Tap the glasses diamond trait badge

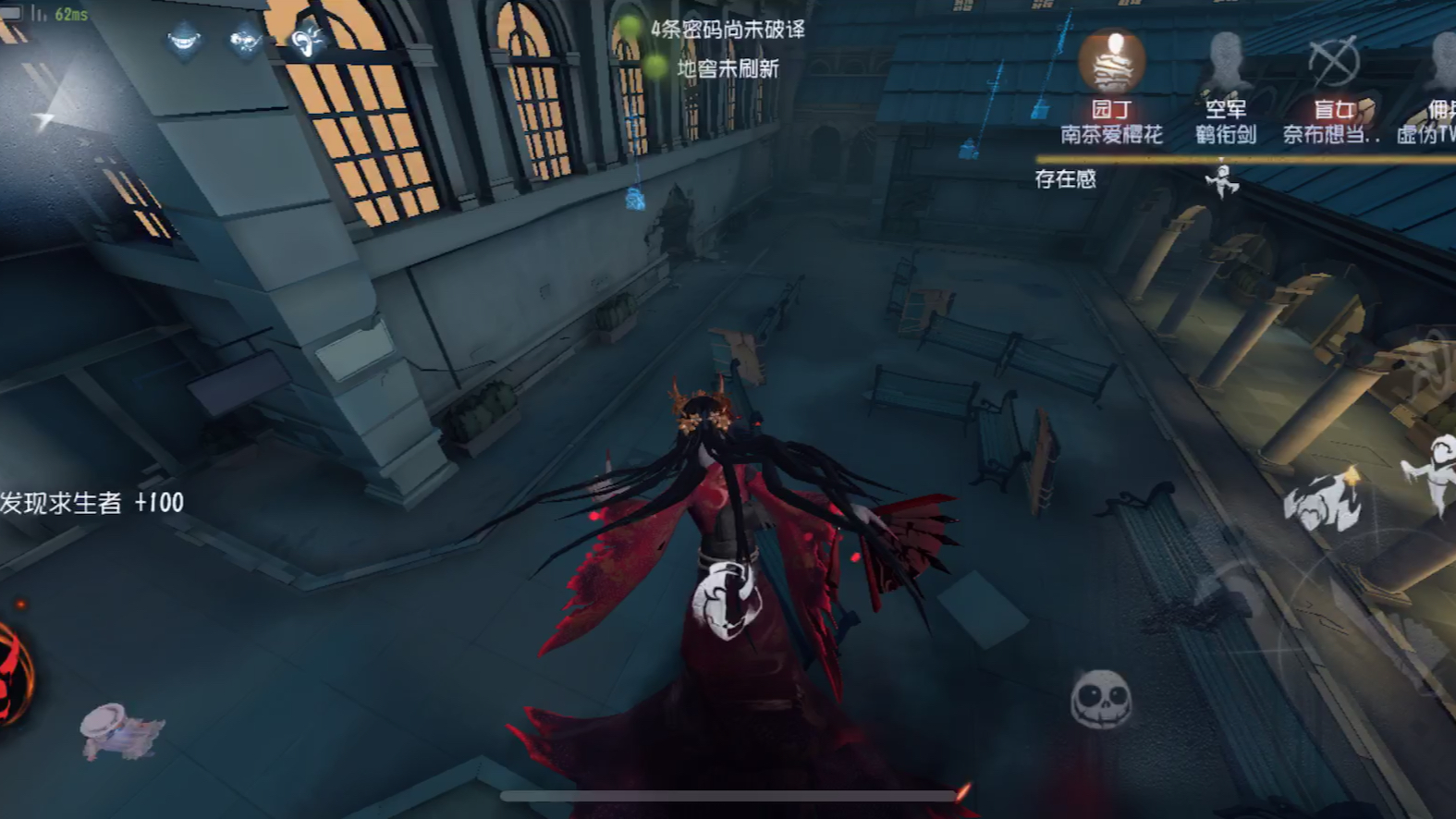tap(244, 41)
